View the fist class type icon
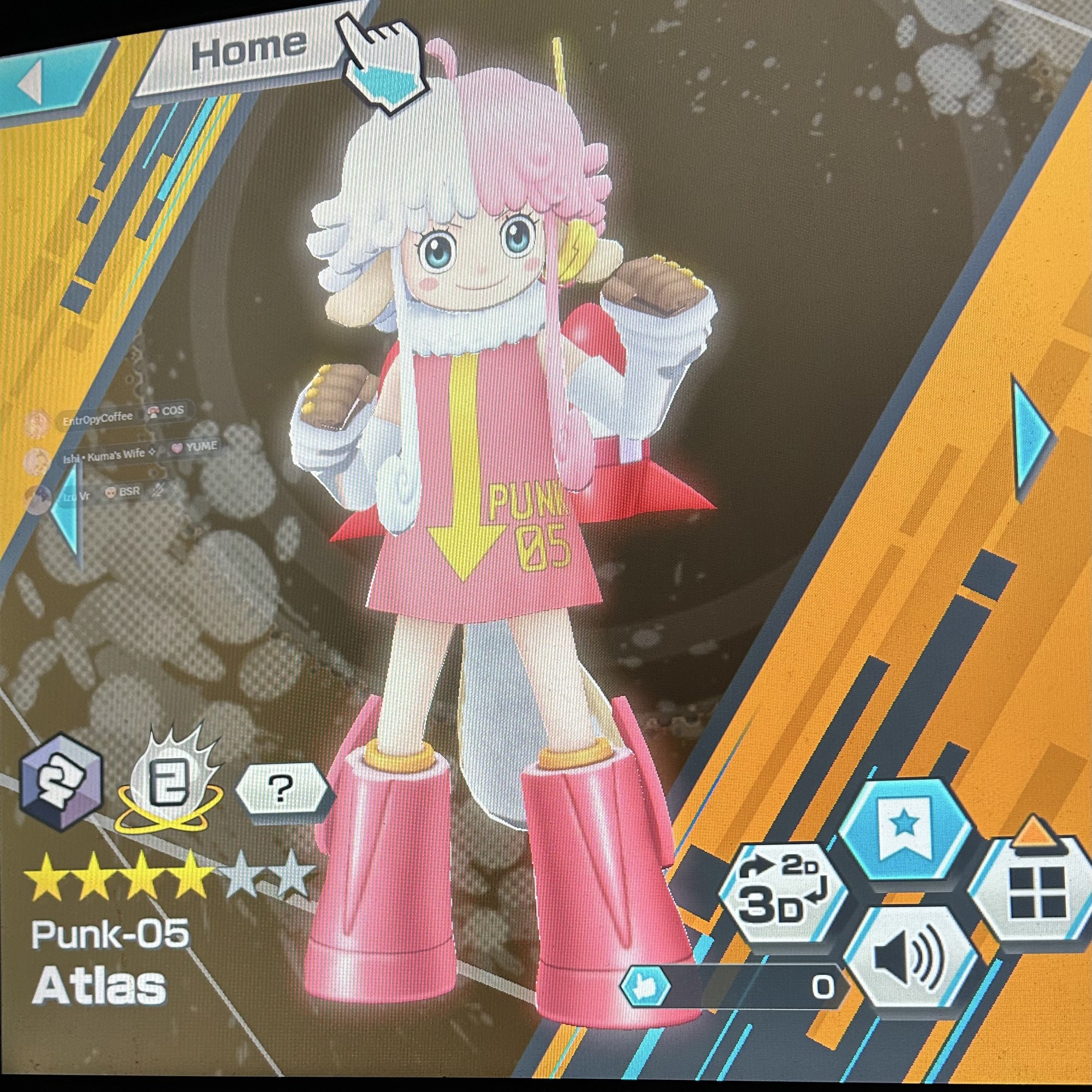Viewport: 1092px width, 1092px height. [61, 784]
